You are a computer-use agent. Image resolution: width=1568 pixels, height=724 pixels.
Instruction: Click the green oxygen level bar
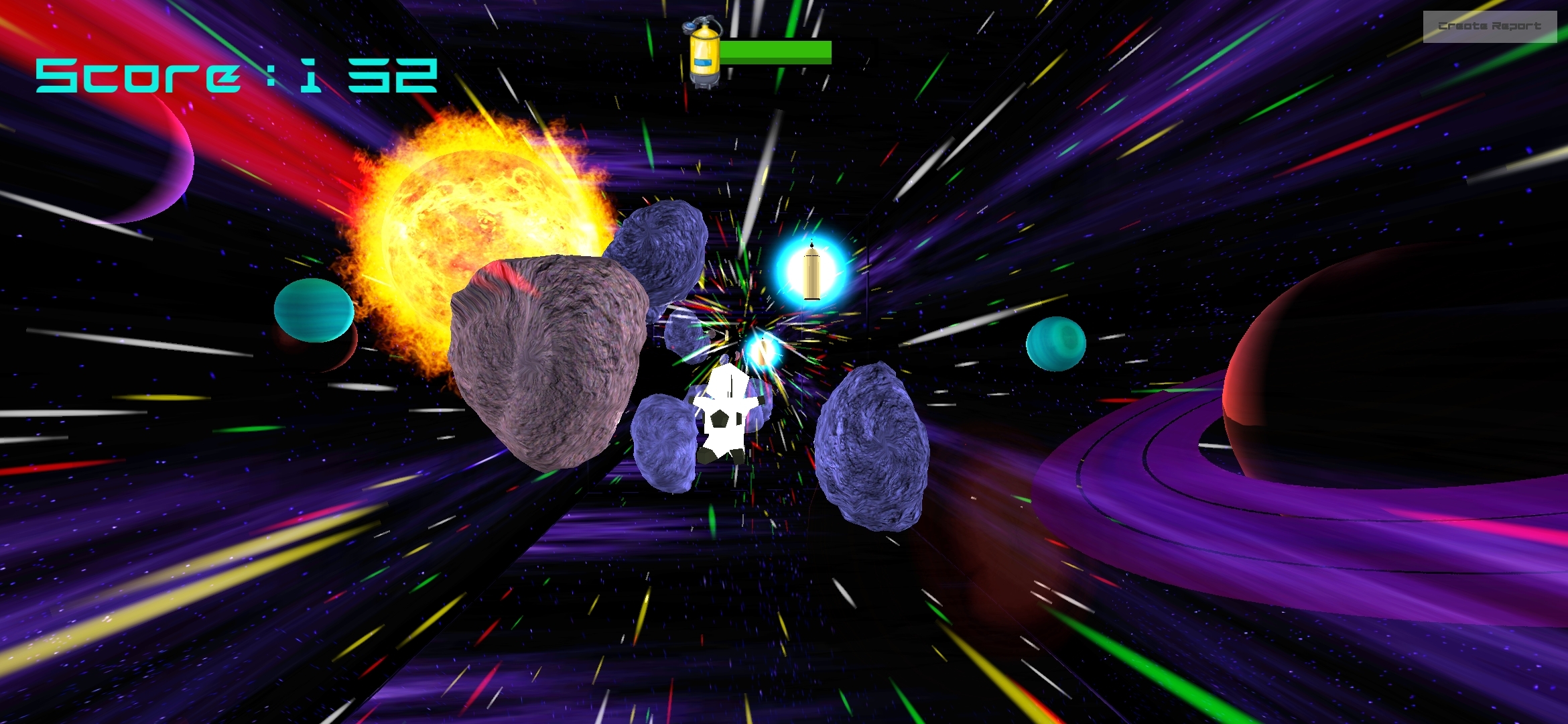(x=774, y=50)
